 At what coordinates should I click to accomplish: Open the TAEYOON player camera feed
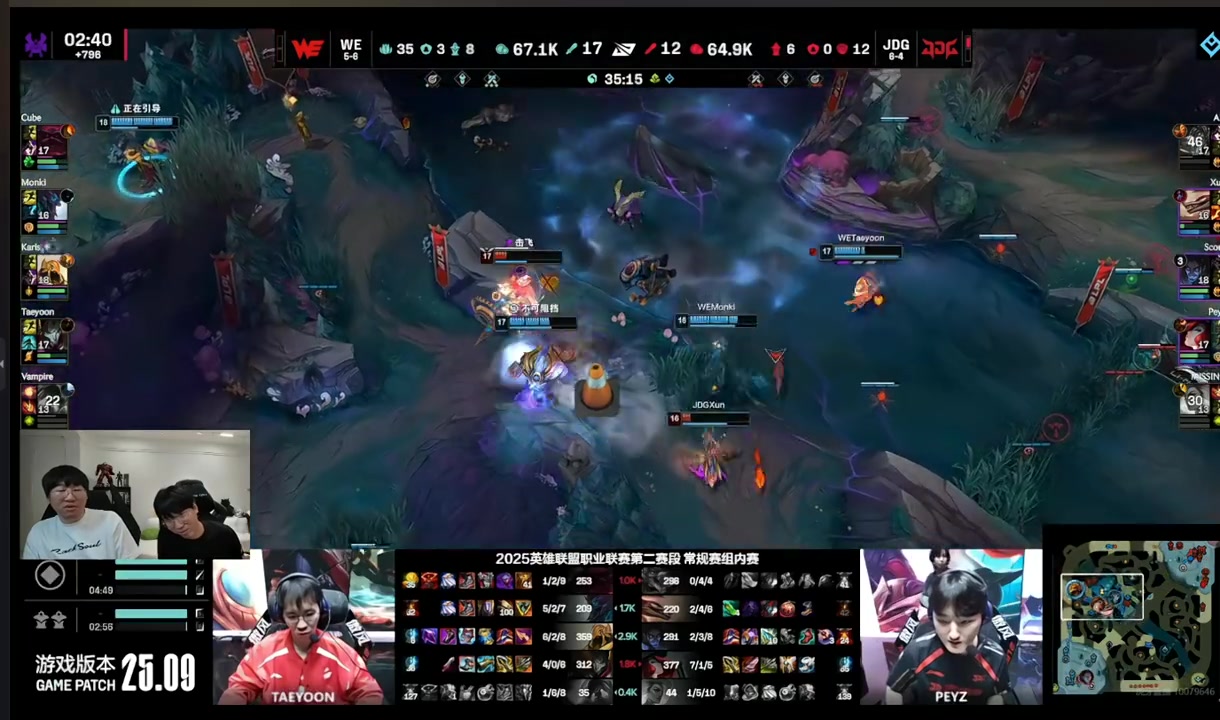pos(303,627)
